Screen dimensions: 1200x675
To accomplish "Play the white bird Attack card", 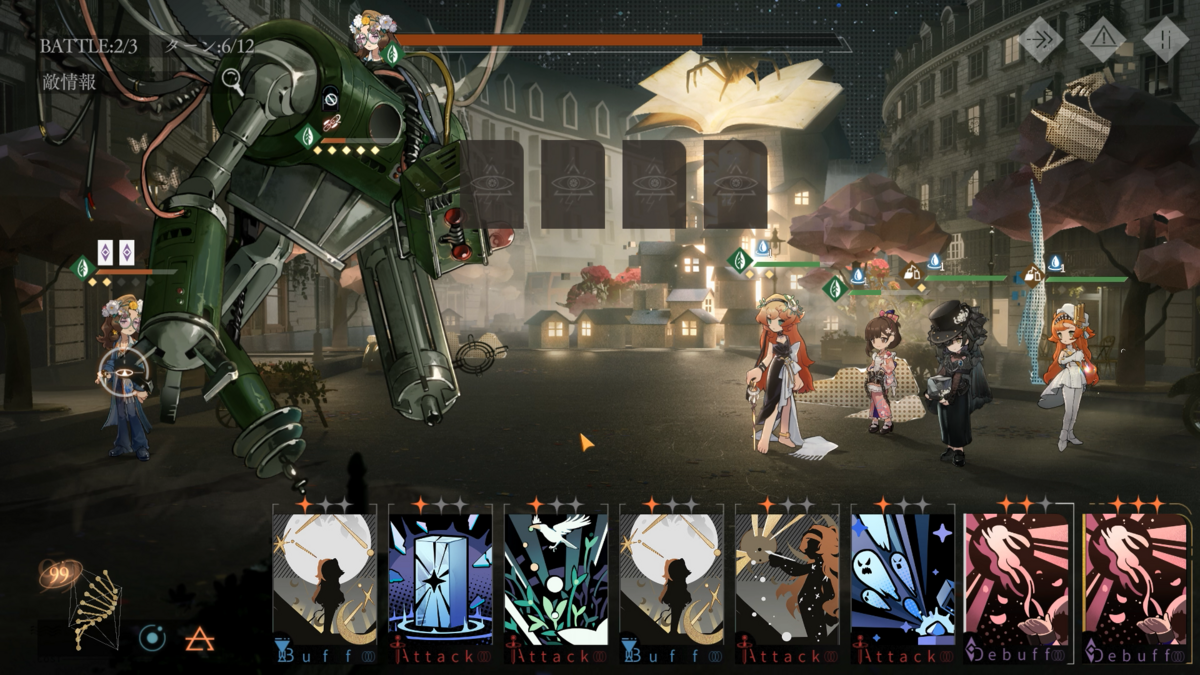I will pos(556,582).
